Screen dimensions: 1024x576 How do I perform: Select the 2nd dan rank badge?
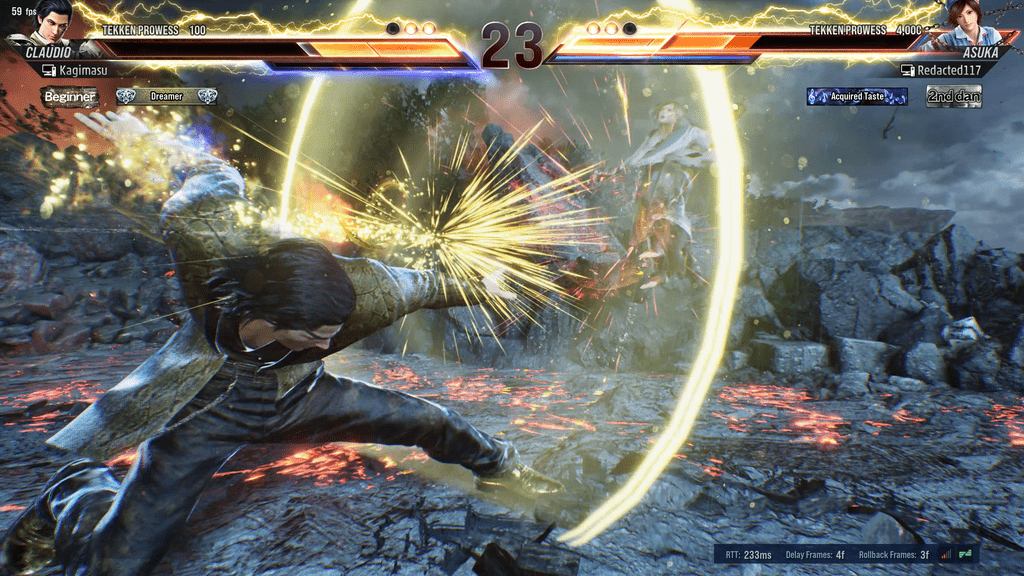[953, 97]
